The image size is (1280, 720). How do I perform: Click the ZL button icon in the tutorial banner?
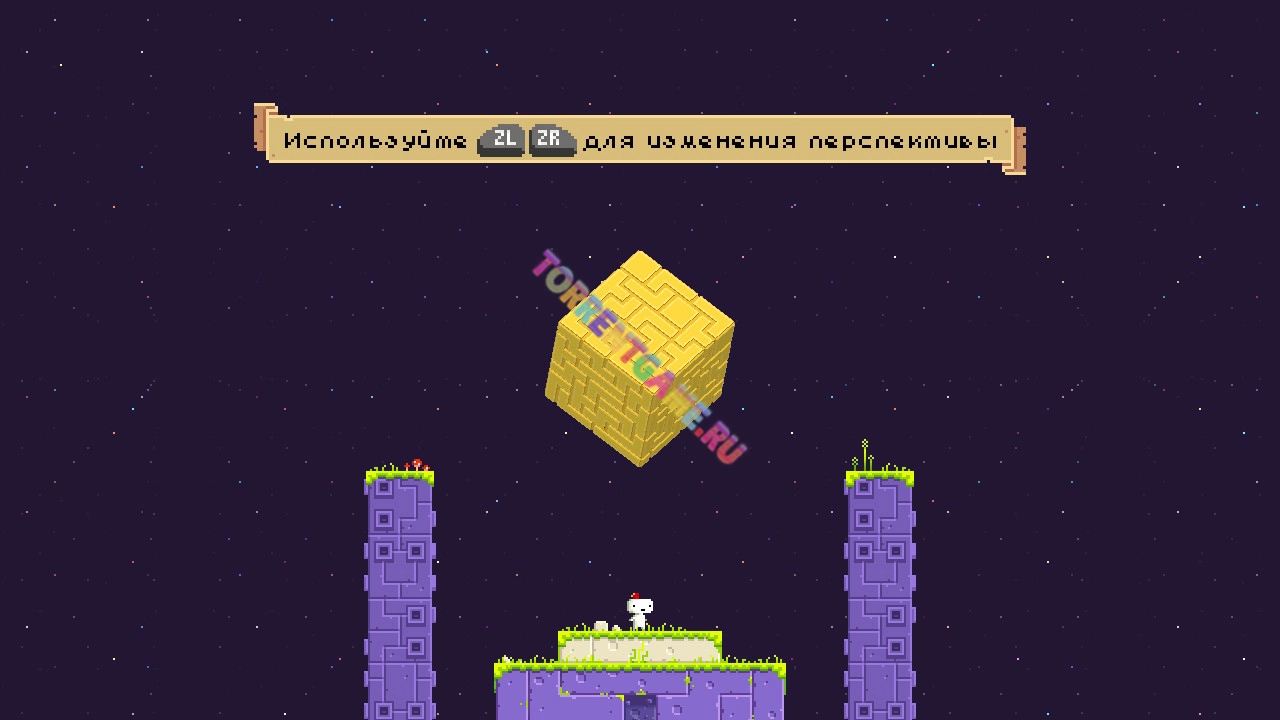500,140
